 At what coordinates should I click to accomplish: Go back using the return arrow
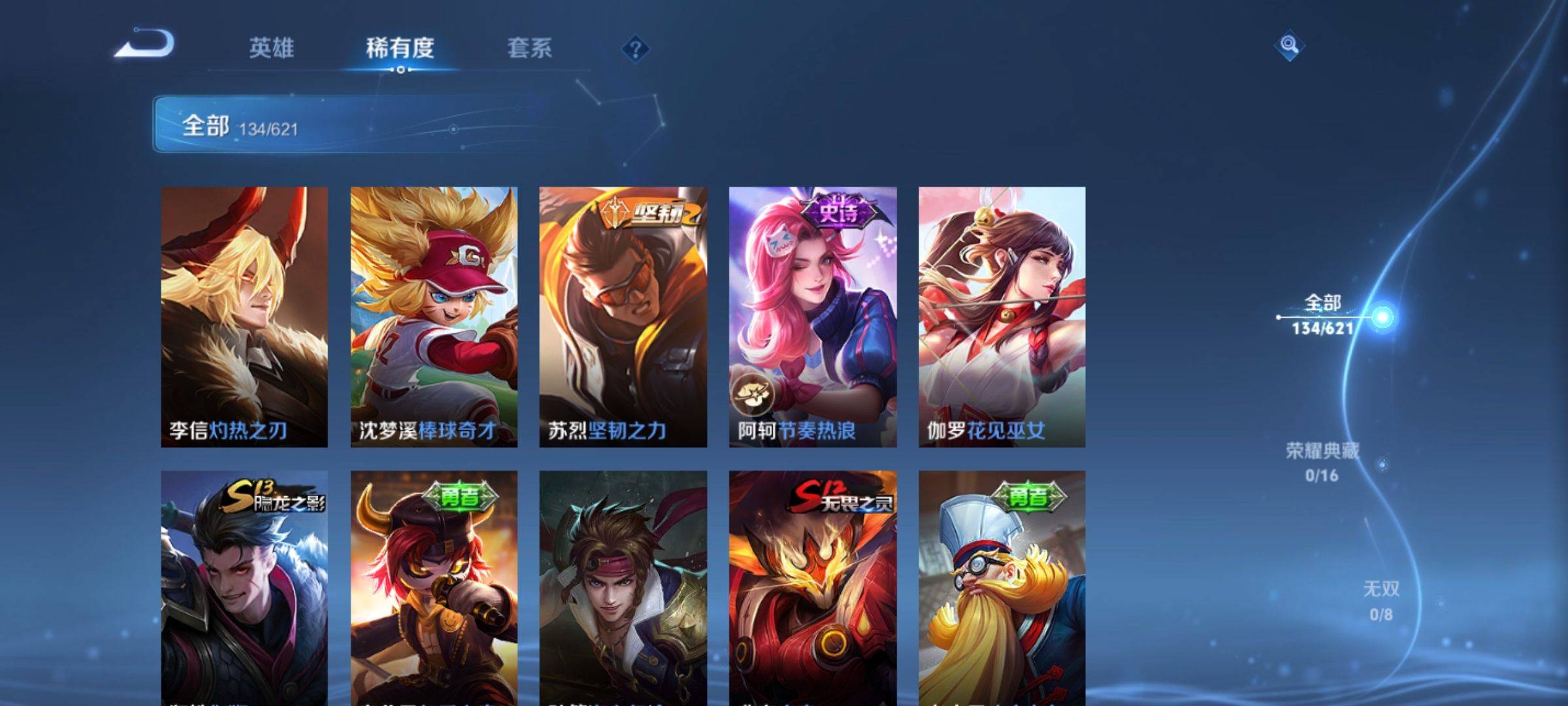(145, 44)
